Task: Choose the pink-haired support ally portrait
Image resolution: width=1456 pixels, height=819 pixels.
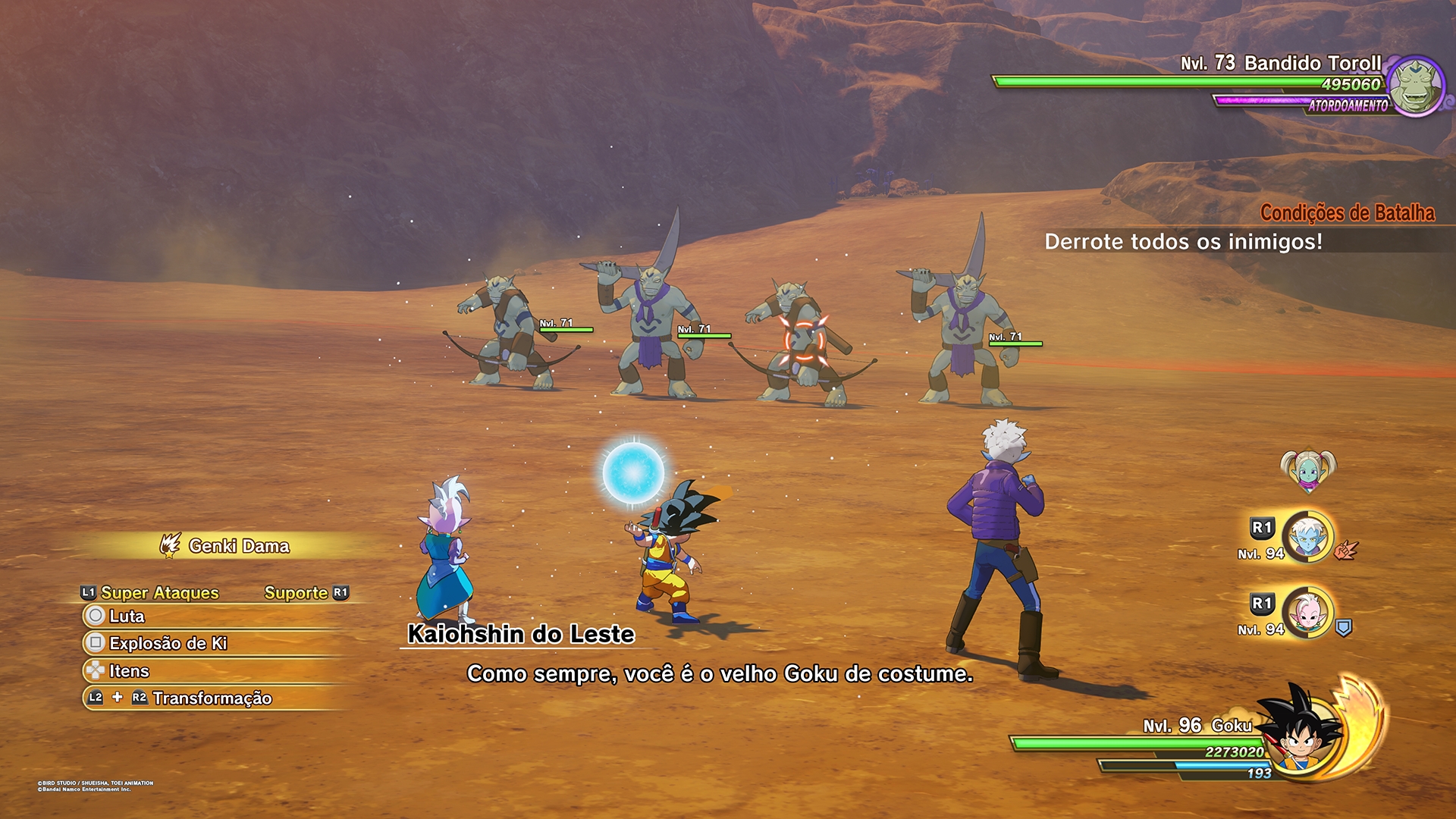Action: point(1308,613)
